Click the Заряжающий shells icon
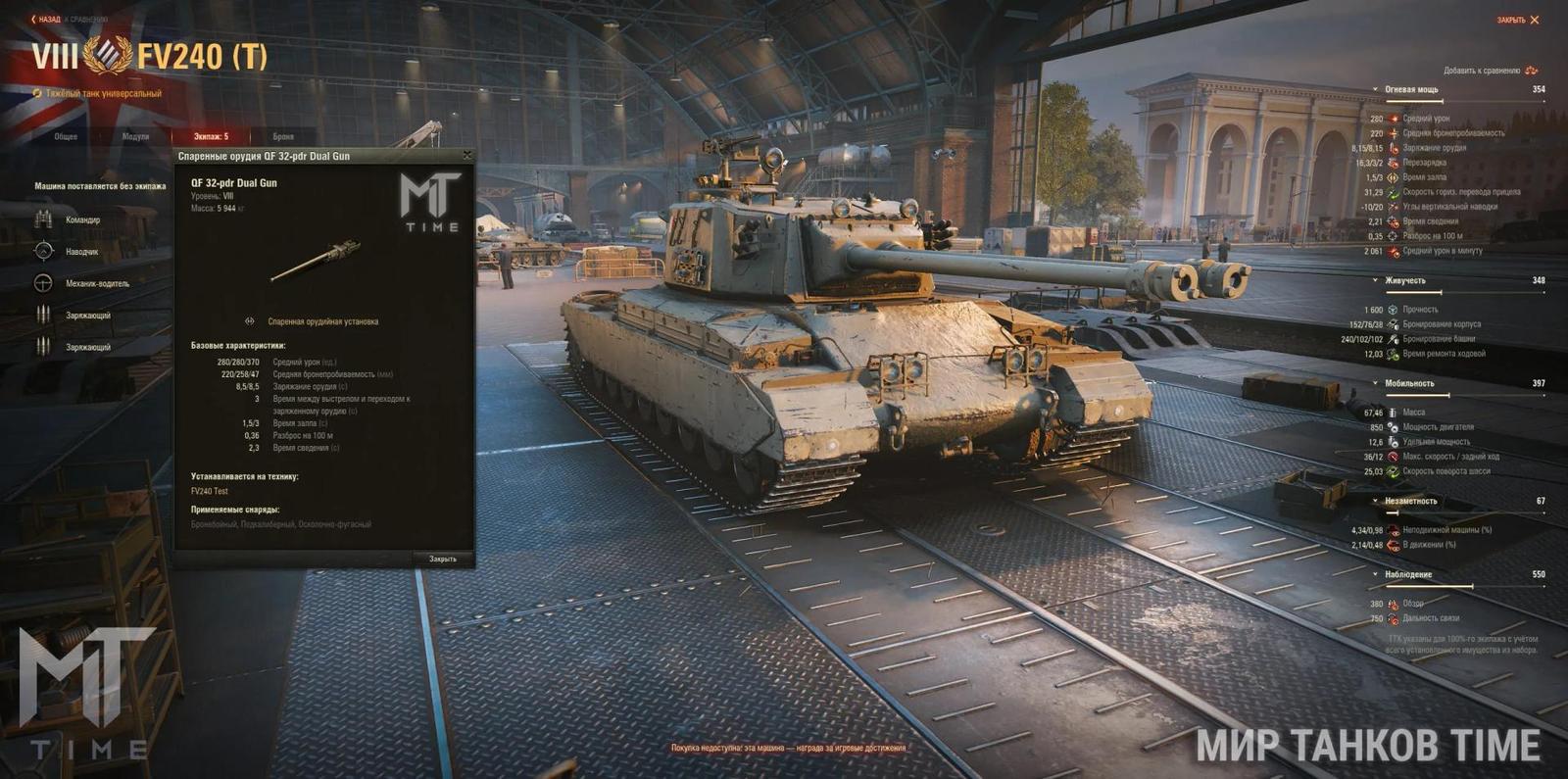1568x779 pixels. [x=43, y=315]
